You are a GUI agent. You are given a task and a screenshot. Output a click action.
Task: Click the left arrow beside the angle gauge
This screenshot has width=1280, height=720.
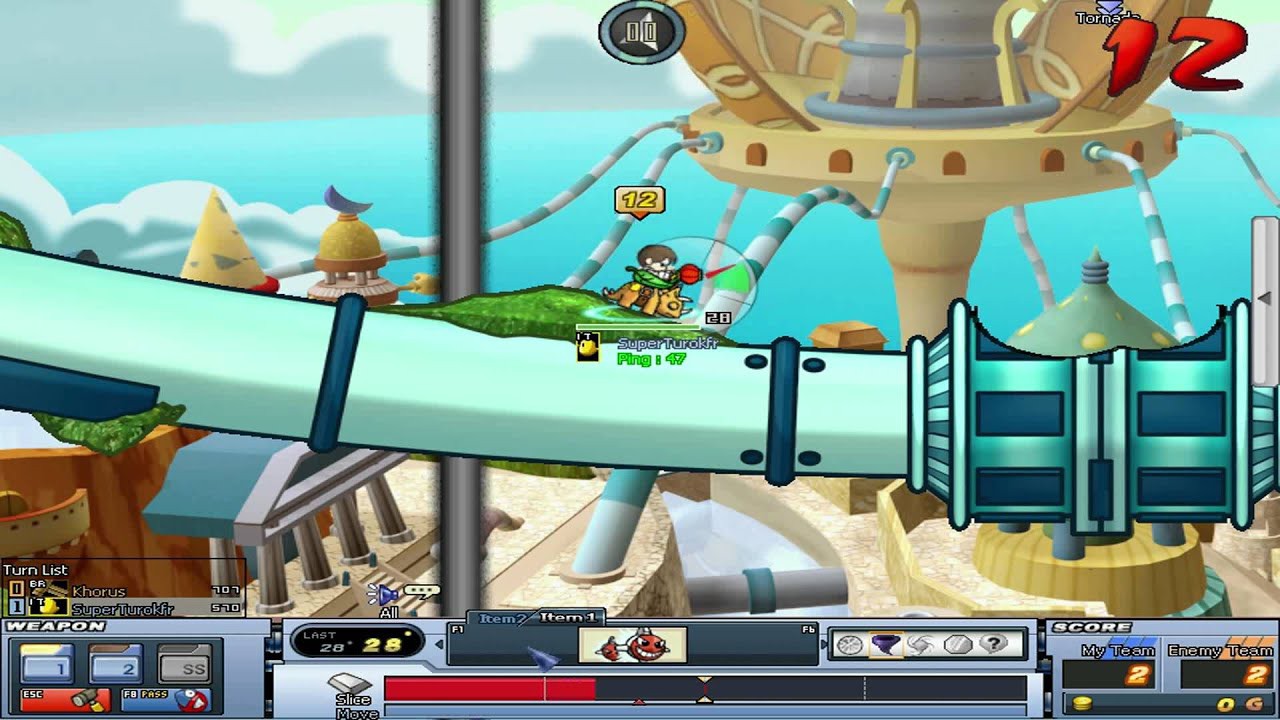[x=438, y=644]
